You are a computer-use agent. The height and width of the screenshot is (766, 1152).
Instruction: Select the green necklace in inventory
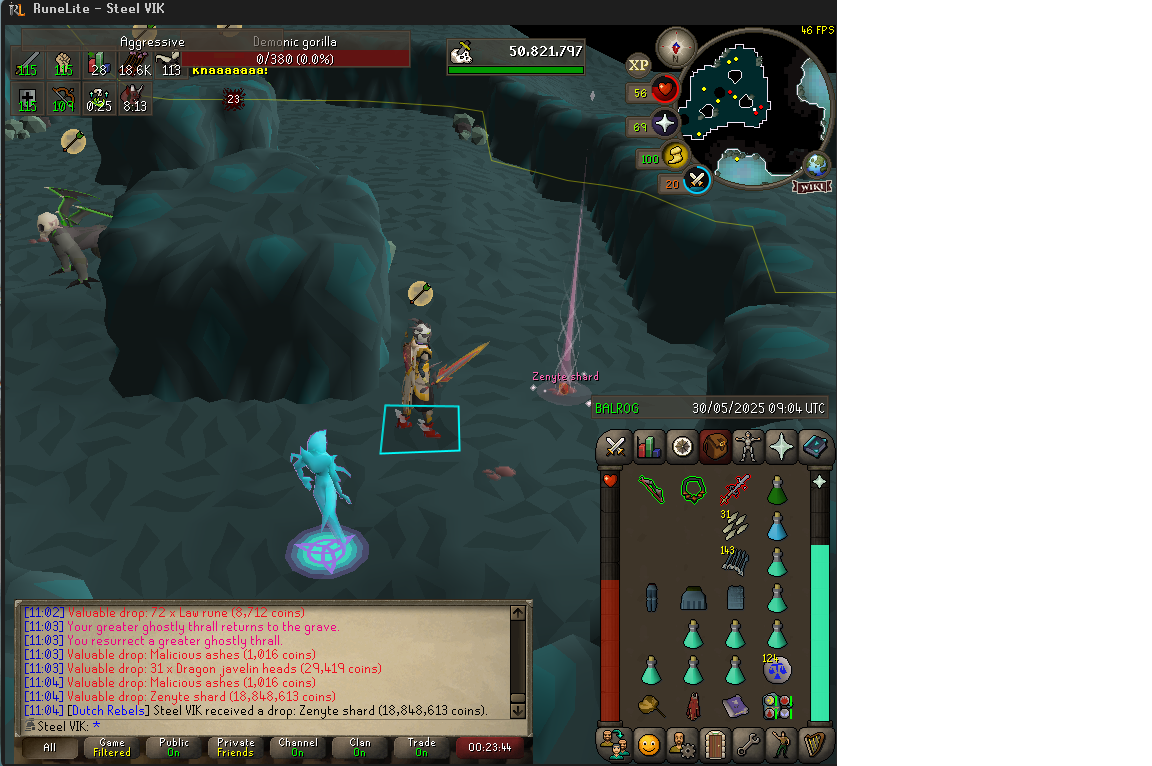pyautogui.click(x=693, y=490)
